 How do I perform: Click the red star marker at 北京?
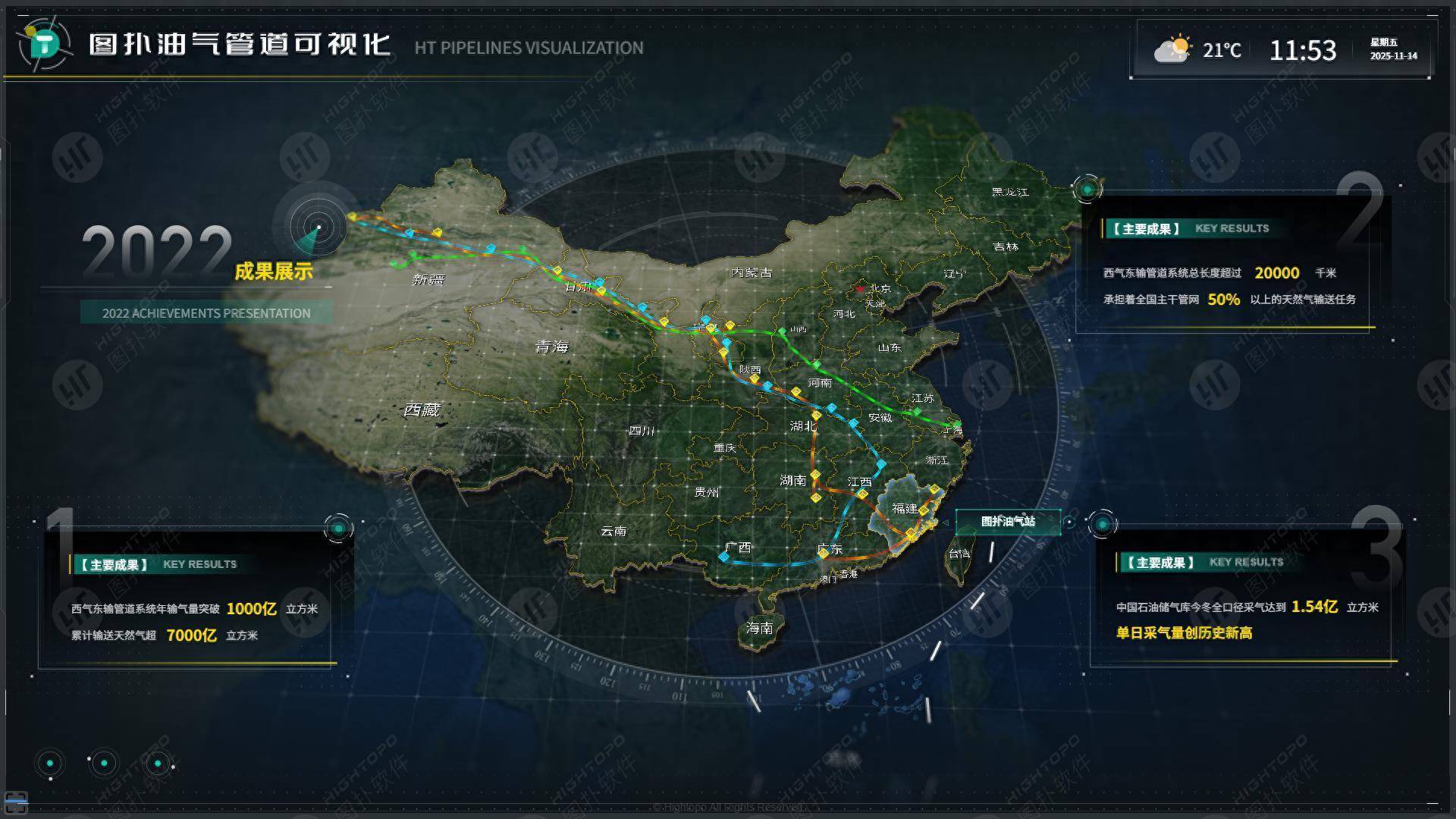click(860, 287)
